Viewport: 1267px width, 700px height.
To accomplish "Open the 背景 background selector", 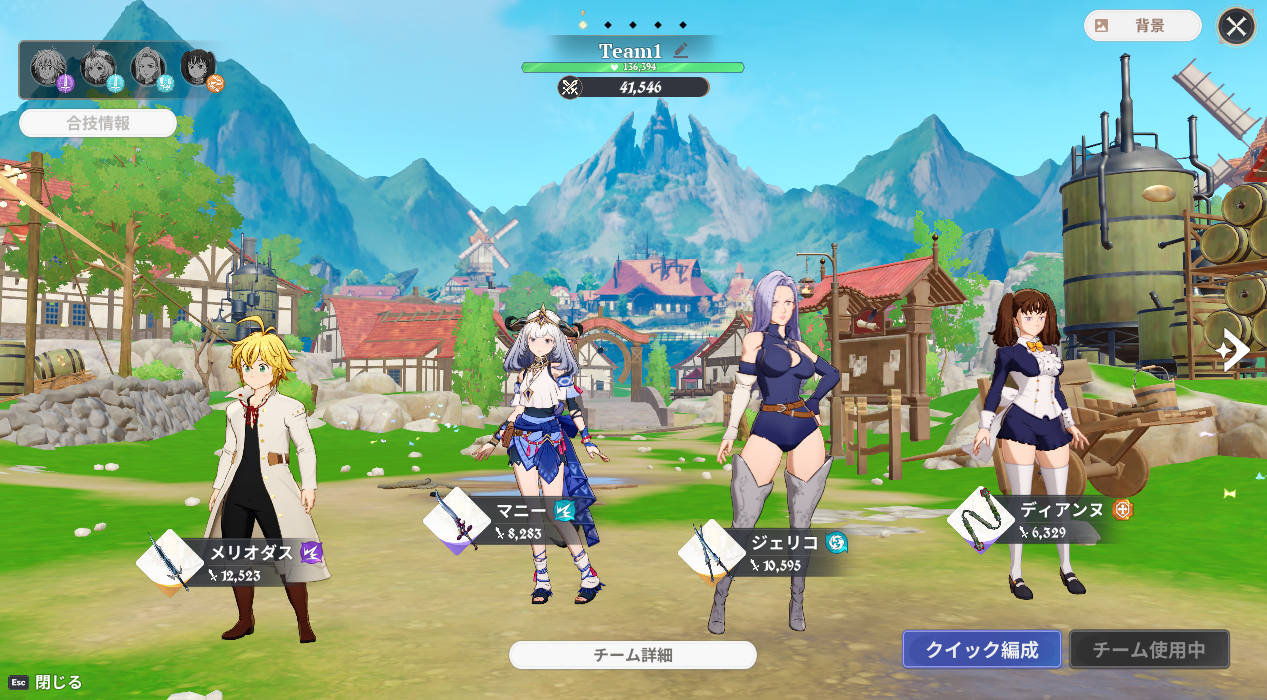I will (x=1142, y=26).
